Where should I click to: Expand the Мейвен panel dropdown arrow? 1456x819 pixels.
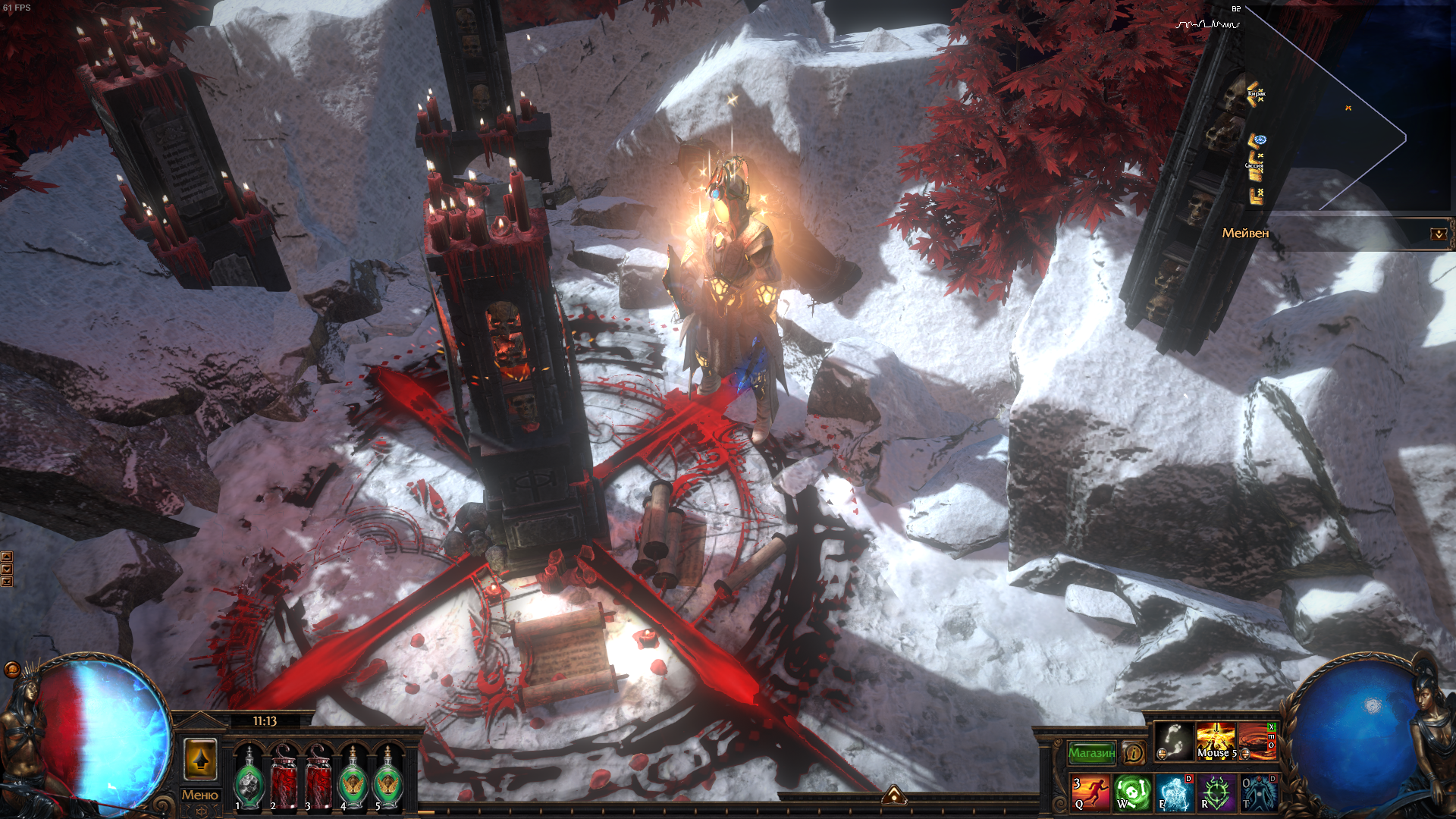tap(1438, 234)
